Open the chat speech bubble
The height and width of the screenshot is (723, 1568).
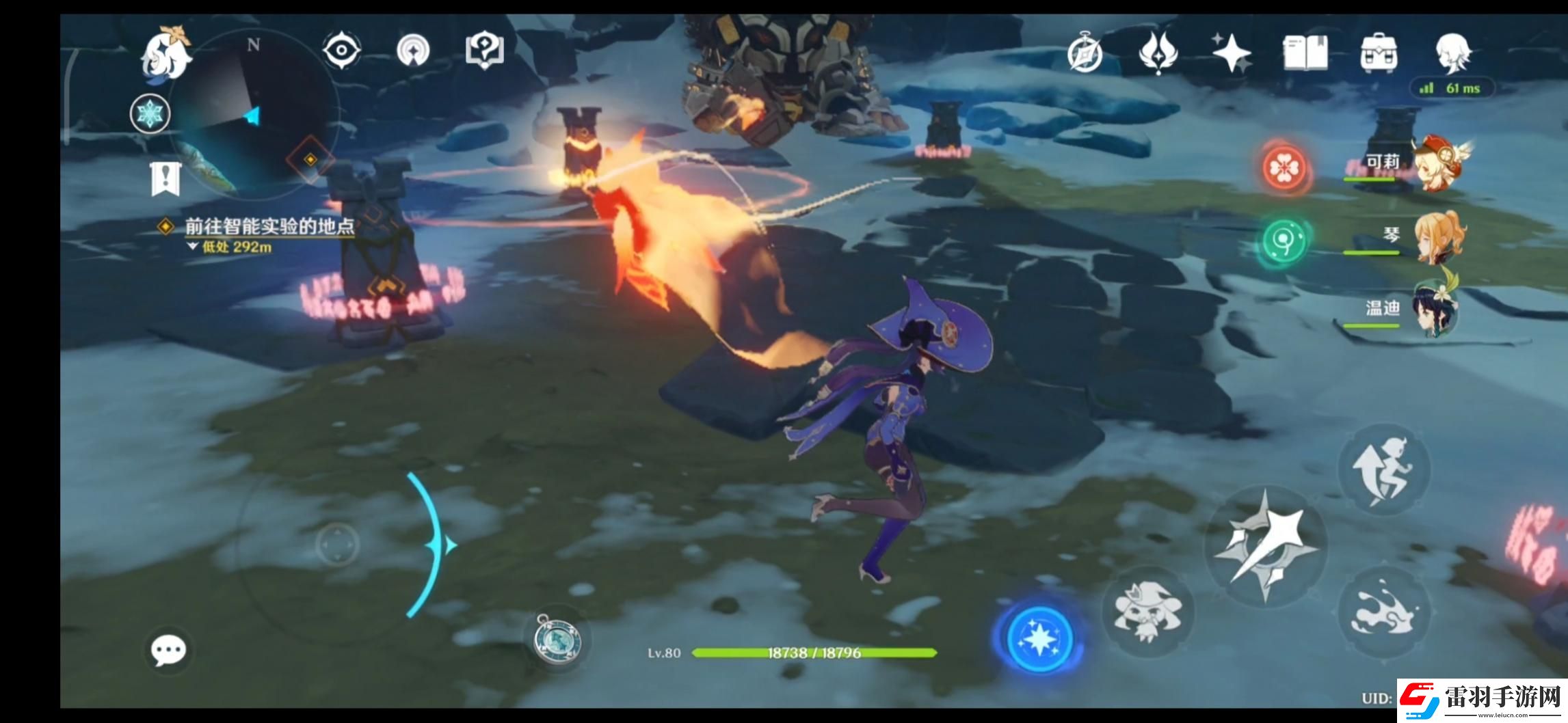(x=168, y=650)
